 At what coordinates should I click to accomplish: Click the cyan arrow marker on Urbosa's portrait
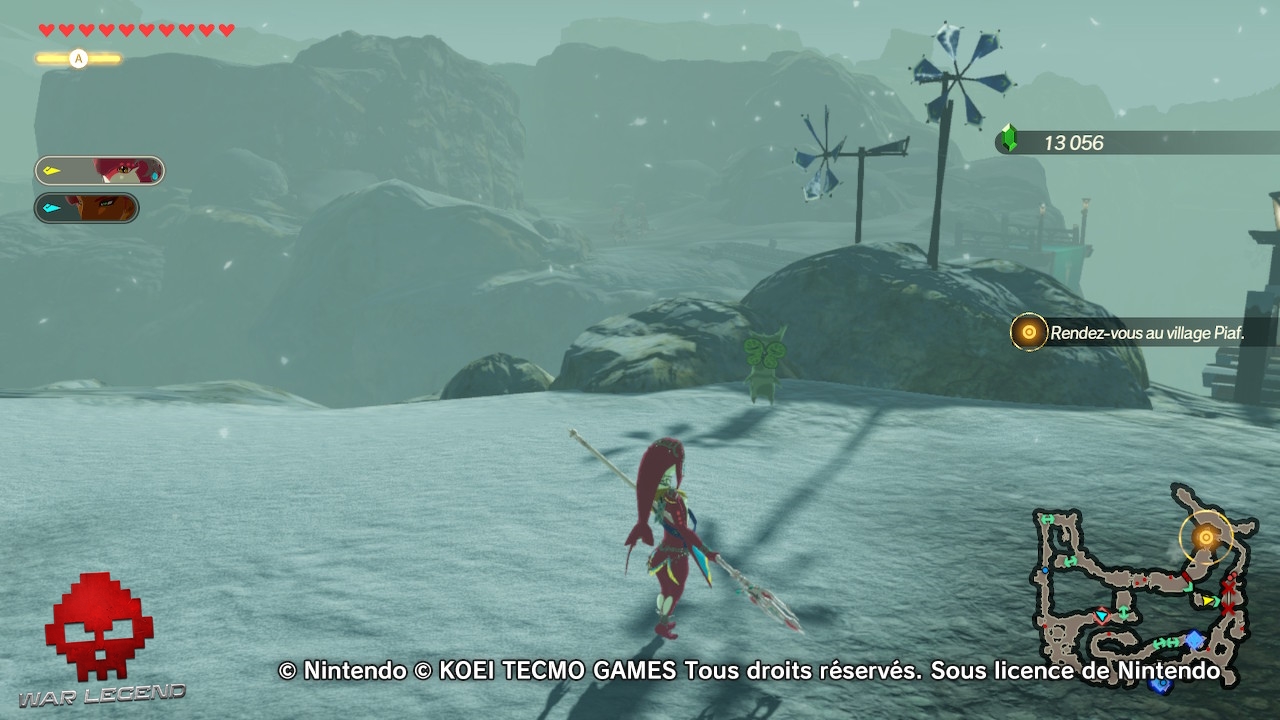coord(52,207)
